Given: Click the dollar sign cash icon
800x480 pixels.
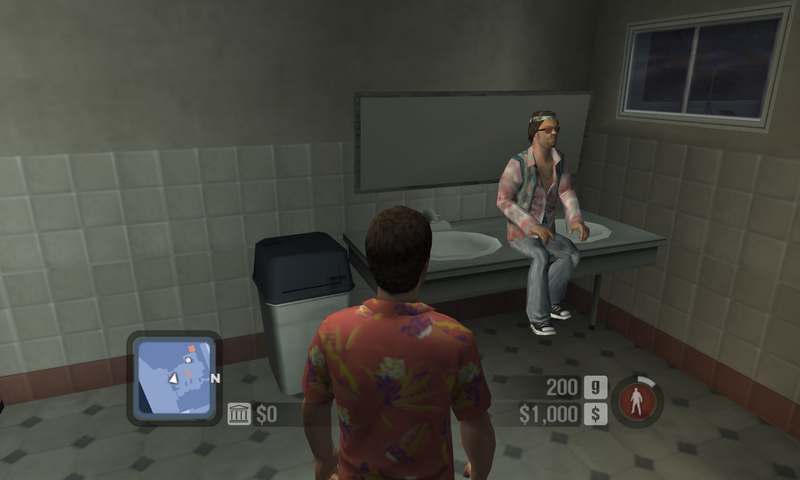Looking at the screenshot, I should pos(595,414).
